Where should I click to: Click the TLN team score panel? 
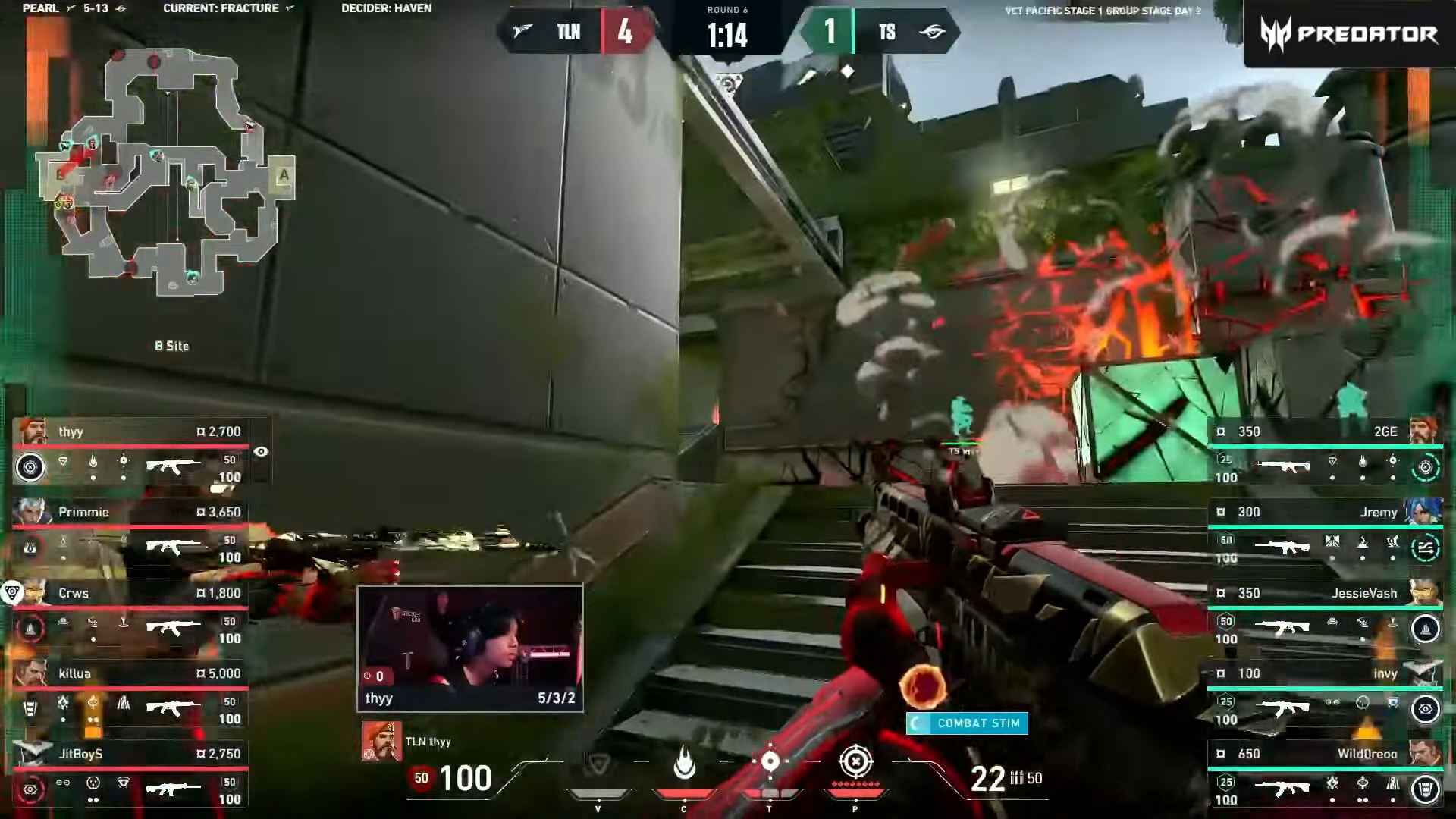[x=576, y=33]
